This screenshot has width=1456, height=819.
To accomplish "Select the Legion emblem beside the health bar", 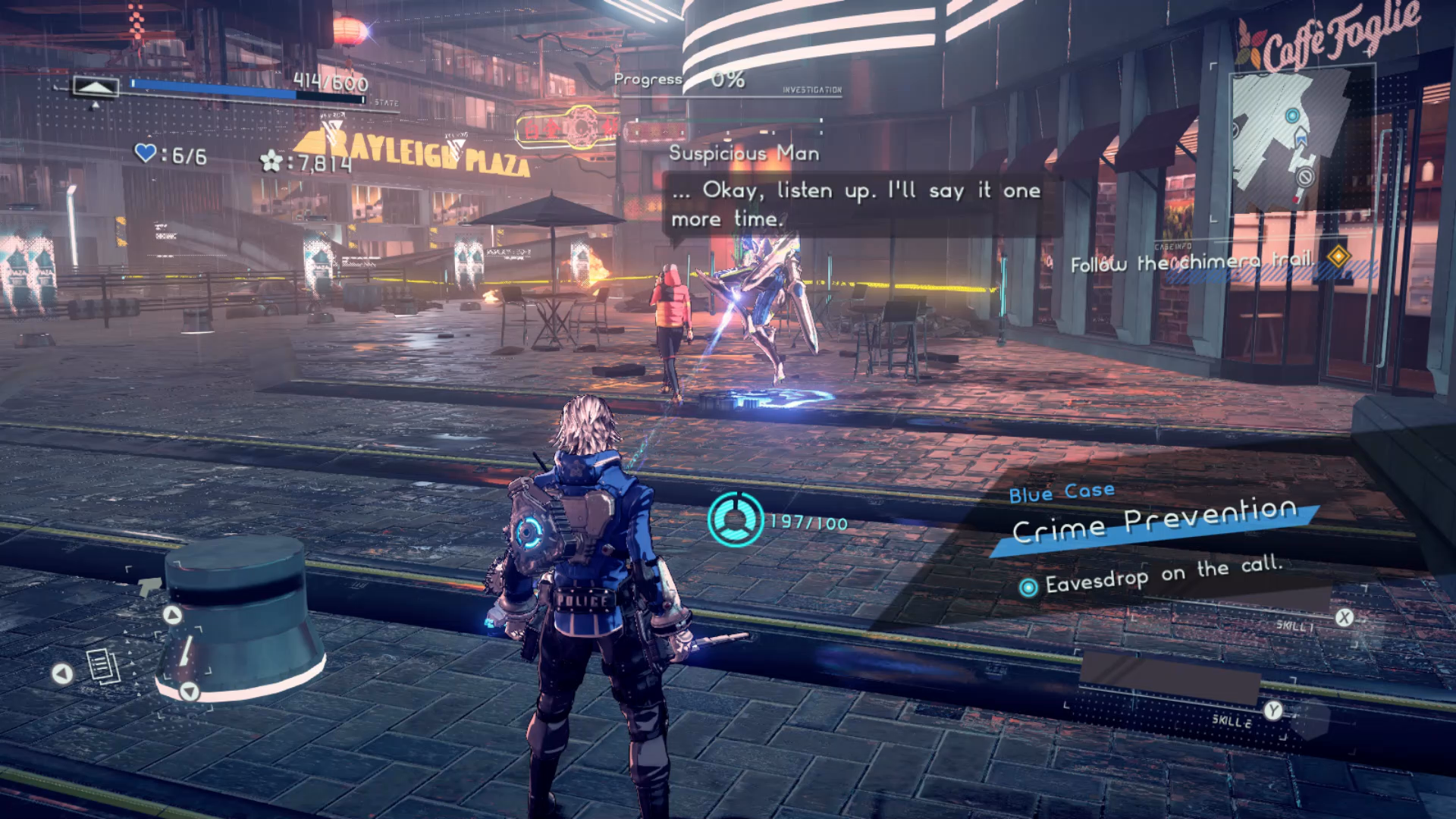I will coord(95,87).
